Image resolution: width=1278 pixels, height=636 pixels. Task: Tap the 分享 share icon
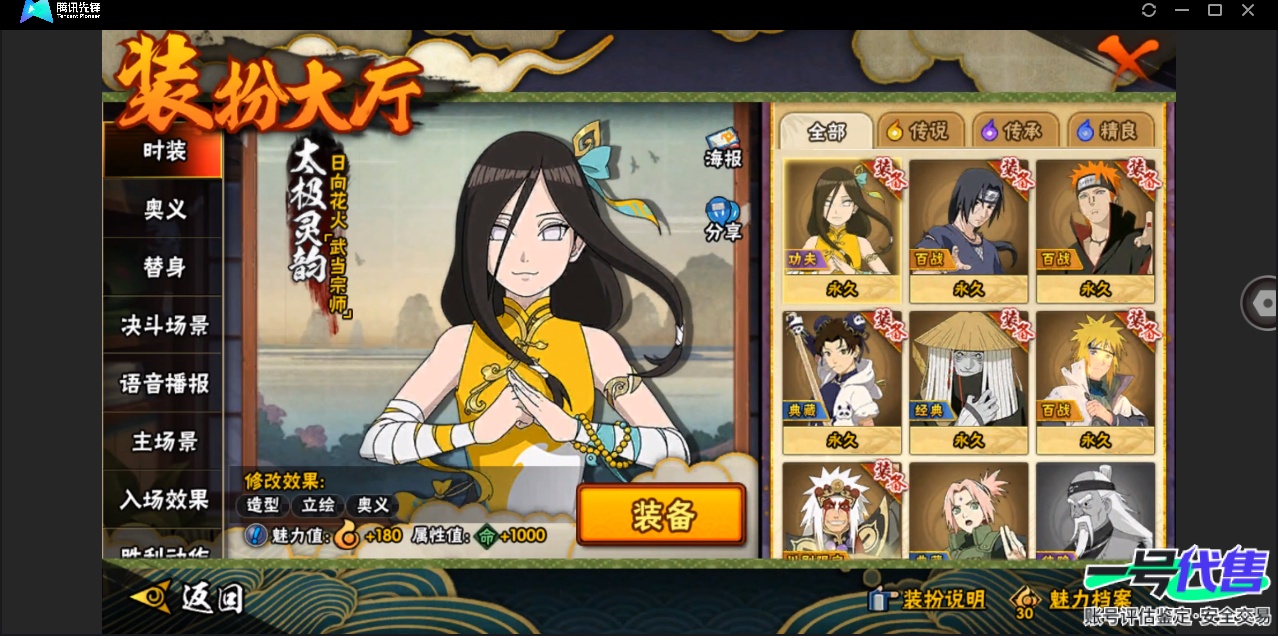[723, 219]
